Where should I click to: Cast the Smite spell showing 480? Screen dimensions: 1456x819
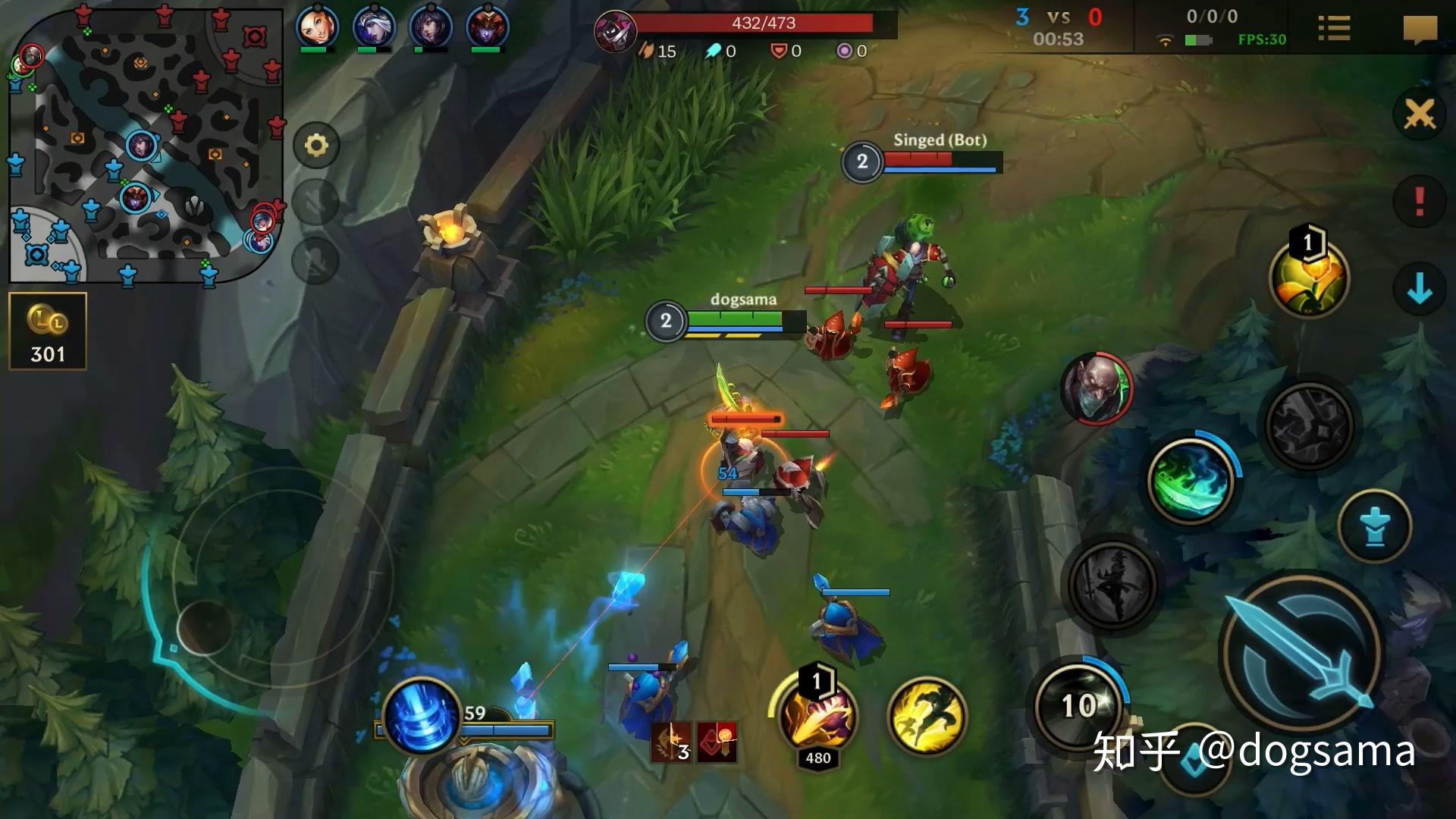click(x=817, y=717)
